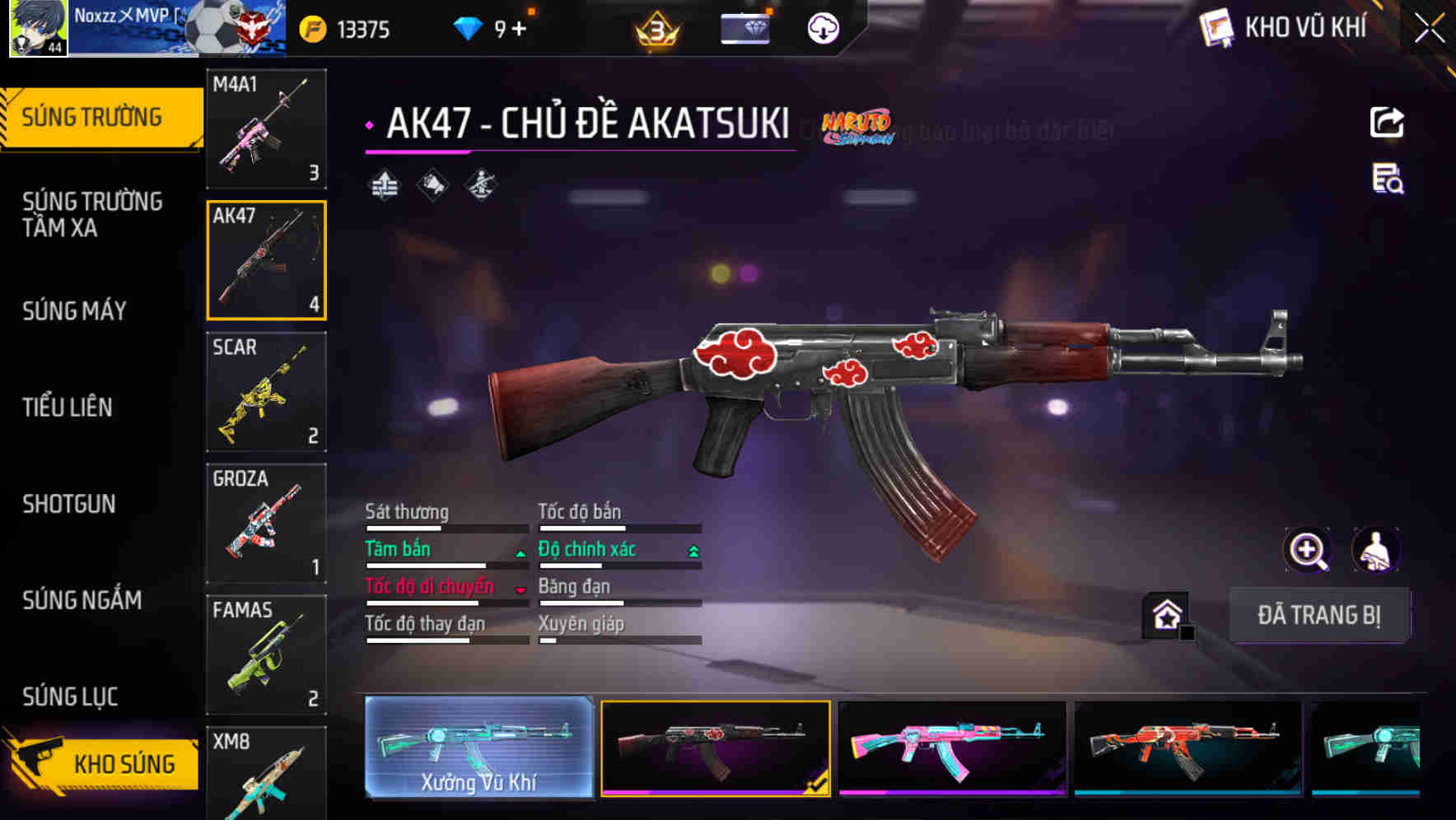Pick the FAMAS weapon tile

pos(266,655)
